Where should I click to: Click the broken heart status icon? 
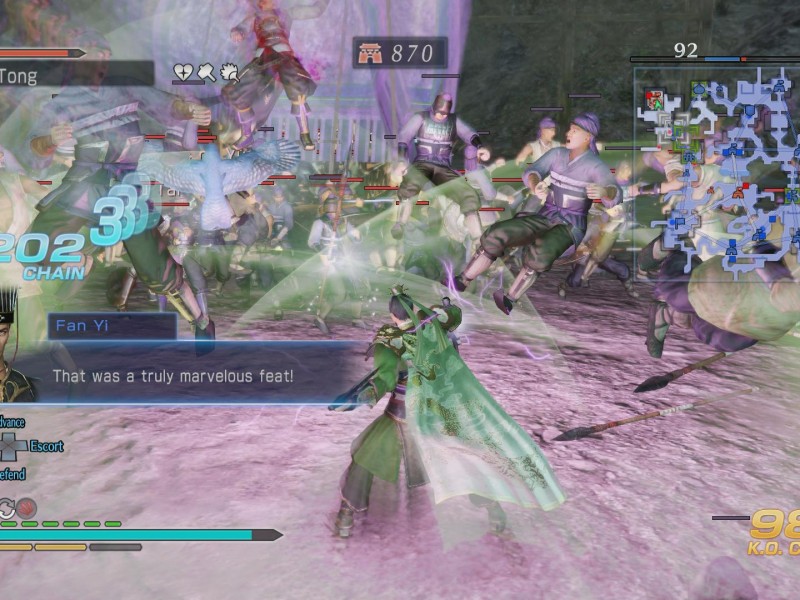point(184,72)
